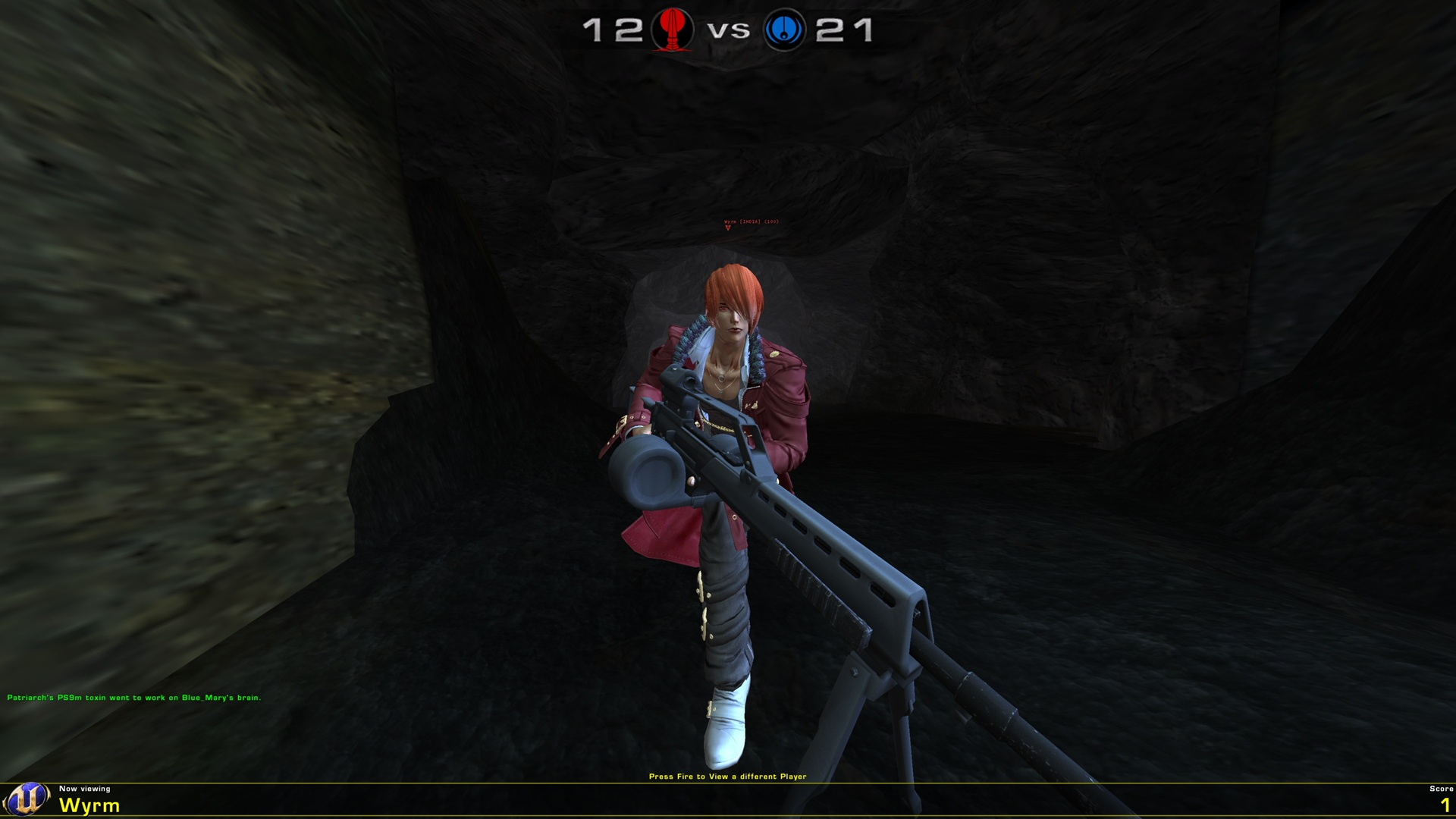1456x819 pixels.
Task: Click the yellow divider line of the bottom bar
Action: 728,784
